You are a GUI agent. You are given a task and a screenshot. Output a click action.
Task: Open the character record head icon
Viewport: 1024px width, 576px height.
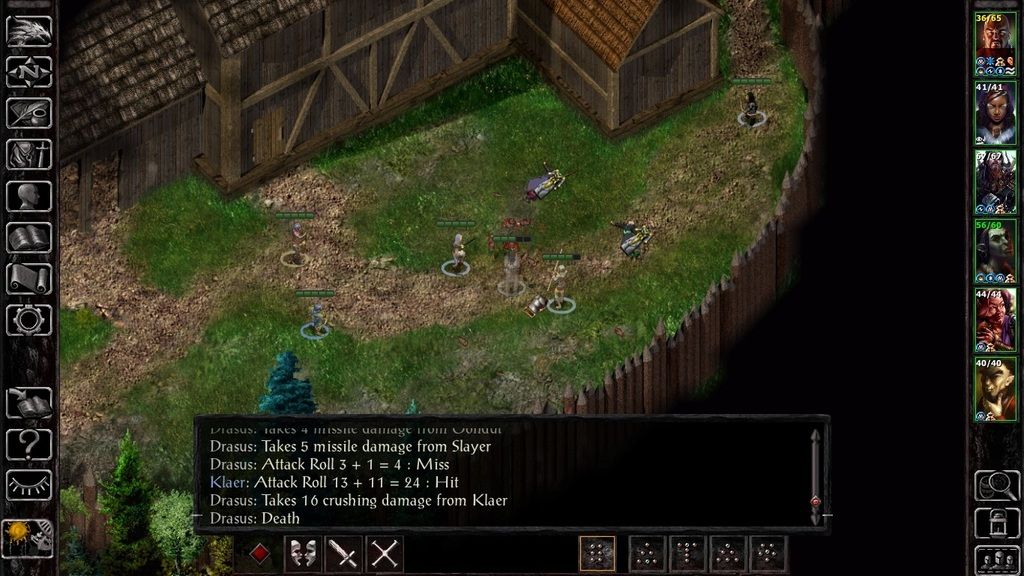pos(29,197)
